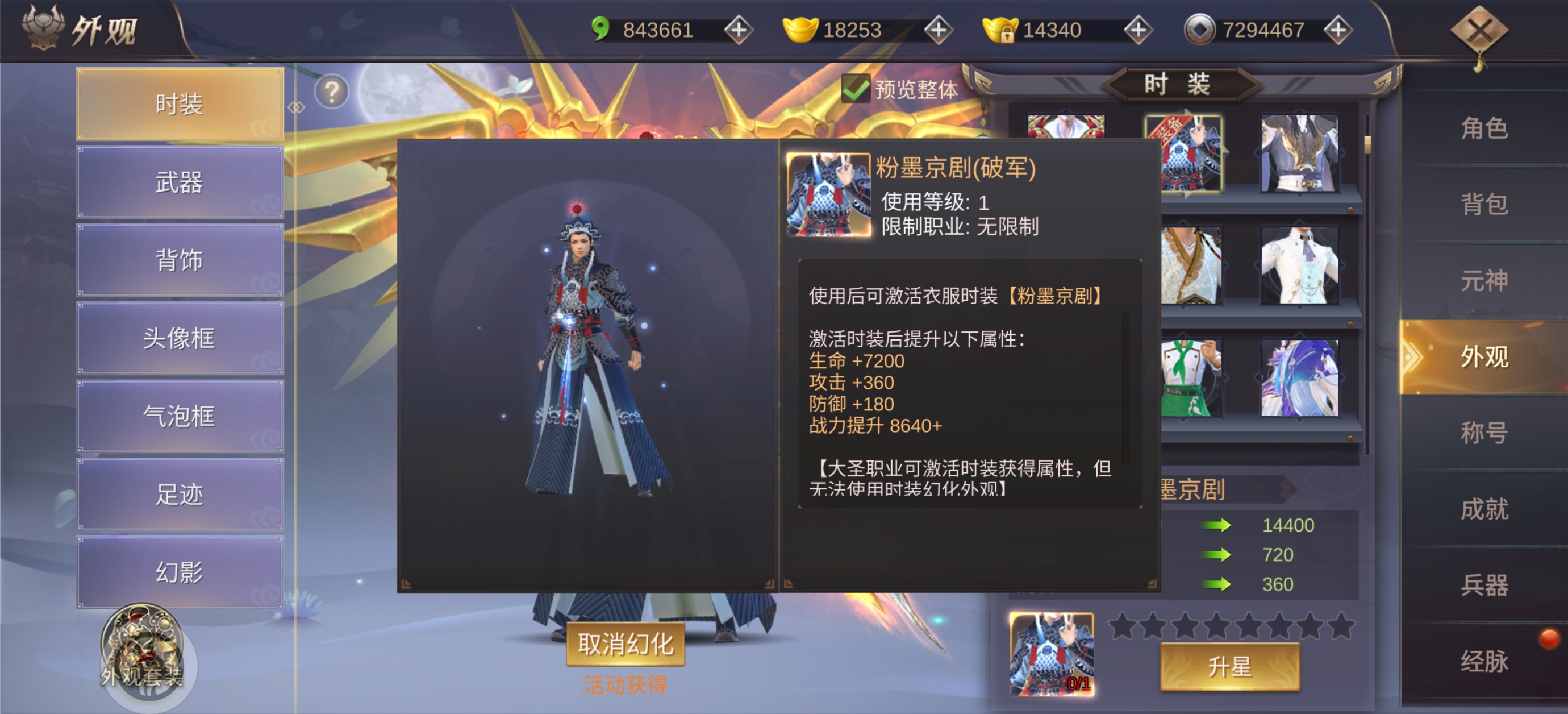
Task: Click the question mark help icon
Action: click(x=331, y=92)
